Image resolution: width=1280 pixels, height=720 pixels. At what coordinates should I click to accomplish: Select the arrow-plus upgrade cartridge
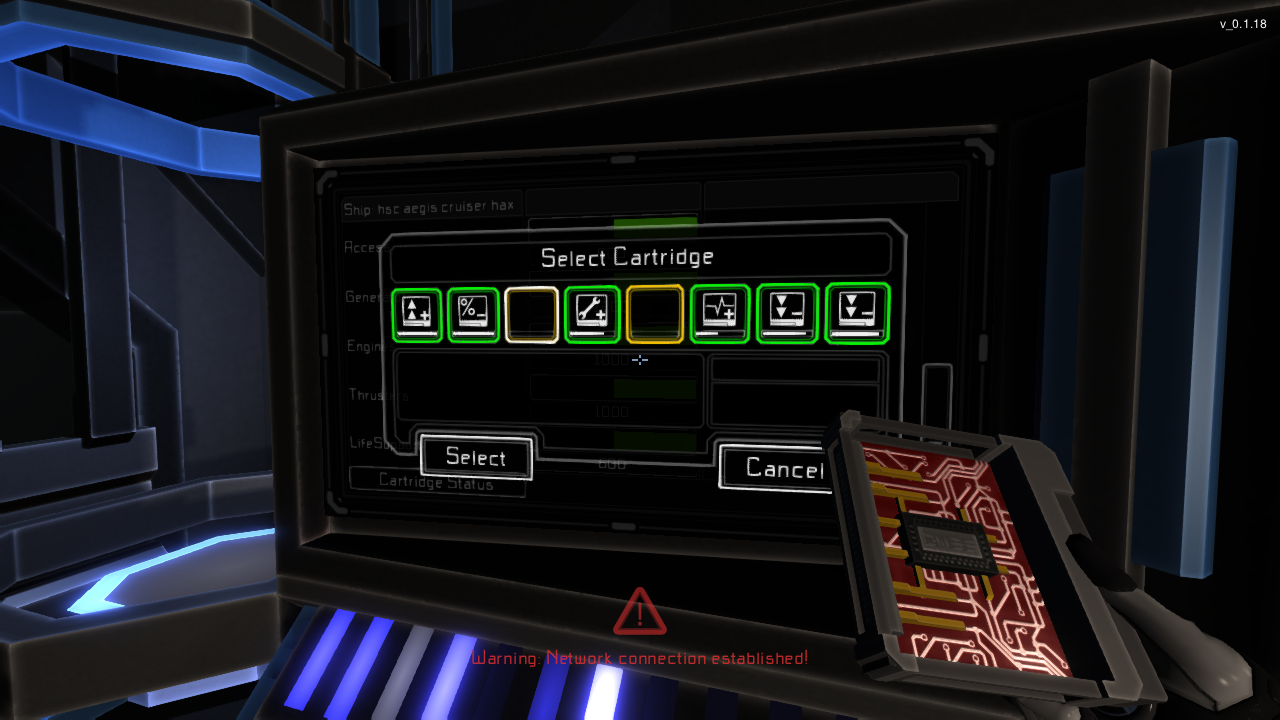[416, 314]
